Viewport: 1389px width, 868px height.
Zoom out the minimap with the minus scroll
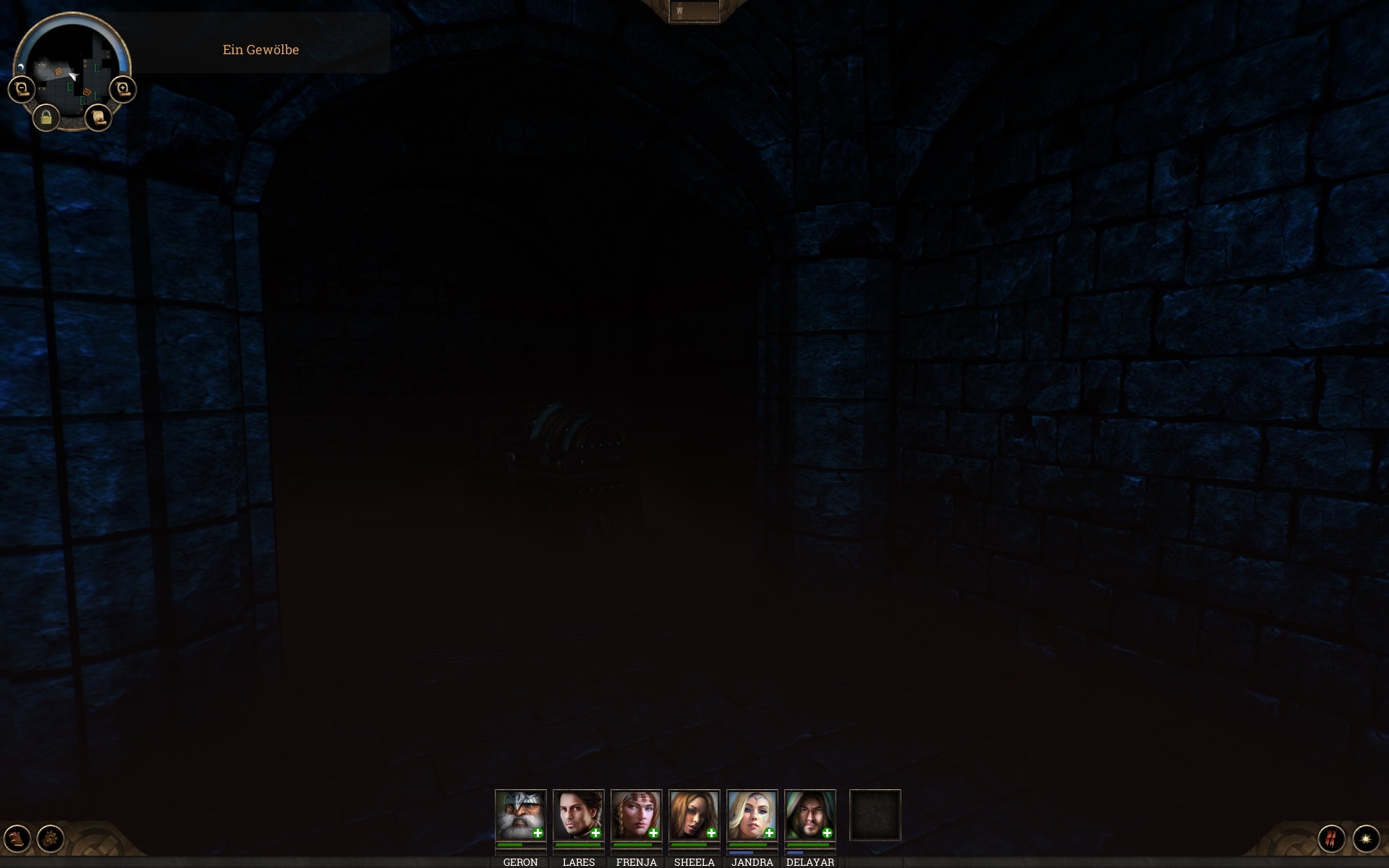pos(21,90)
